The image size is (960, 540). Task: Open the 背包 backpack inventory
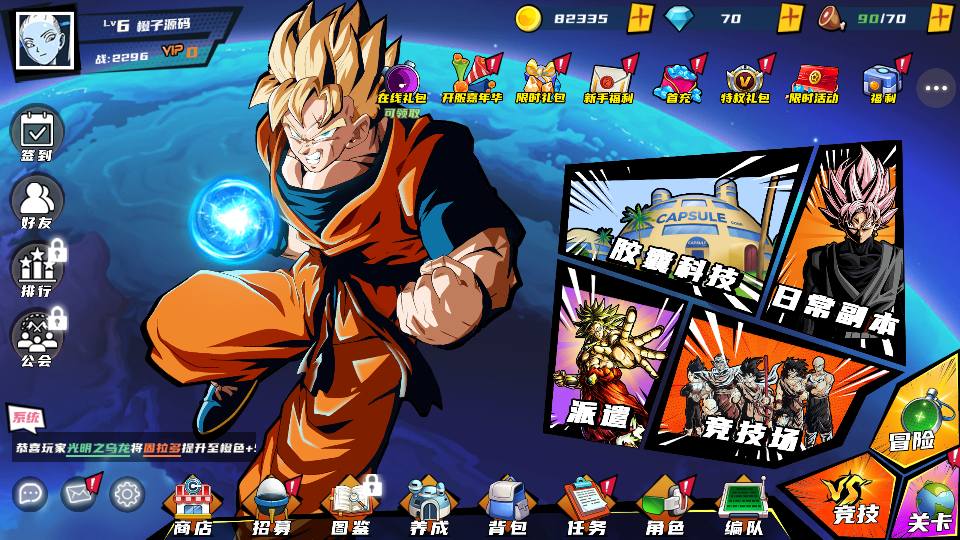click(507, 505)
